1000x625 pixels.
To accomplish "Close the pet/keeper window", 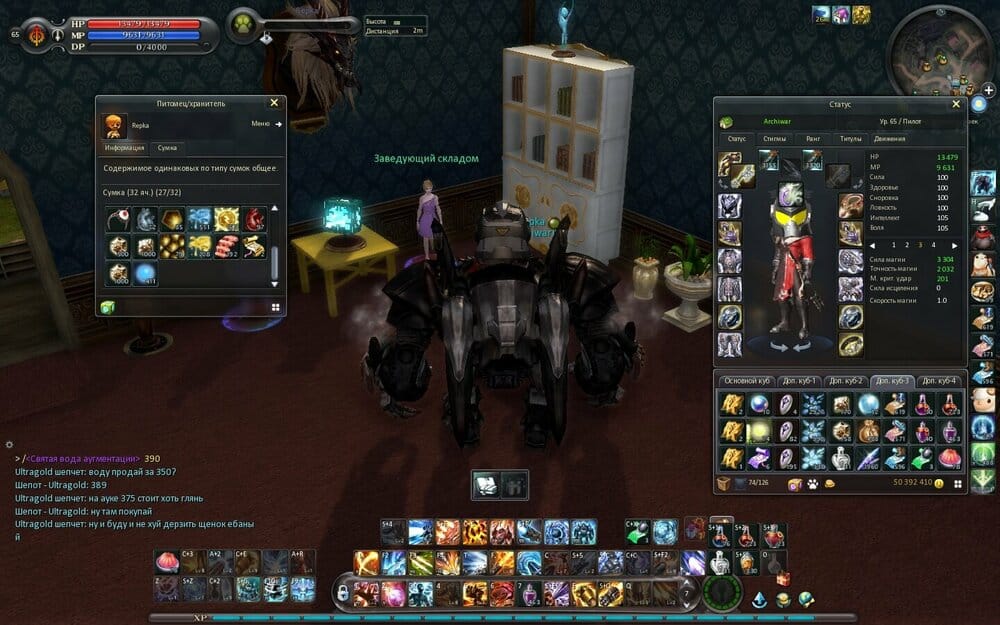I will coord(274,102).
